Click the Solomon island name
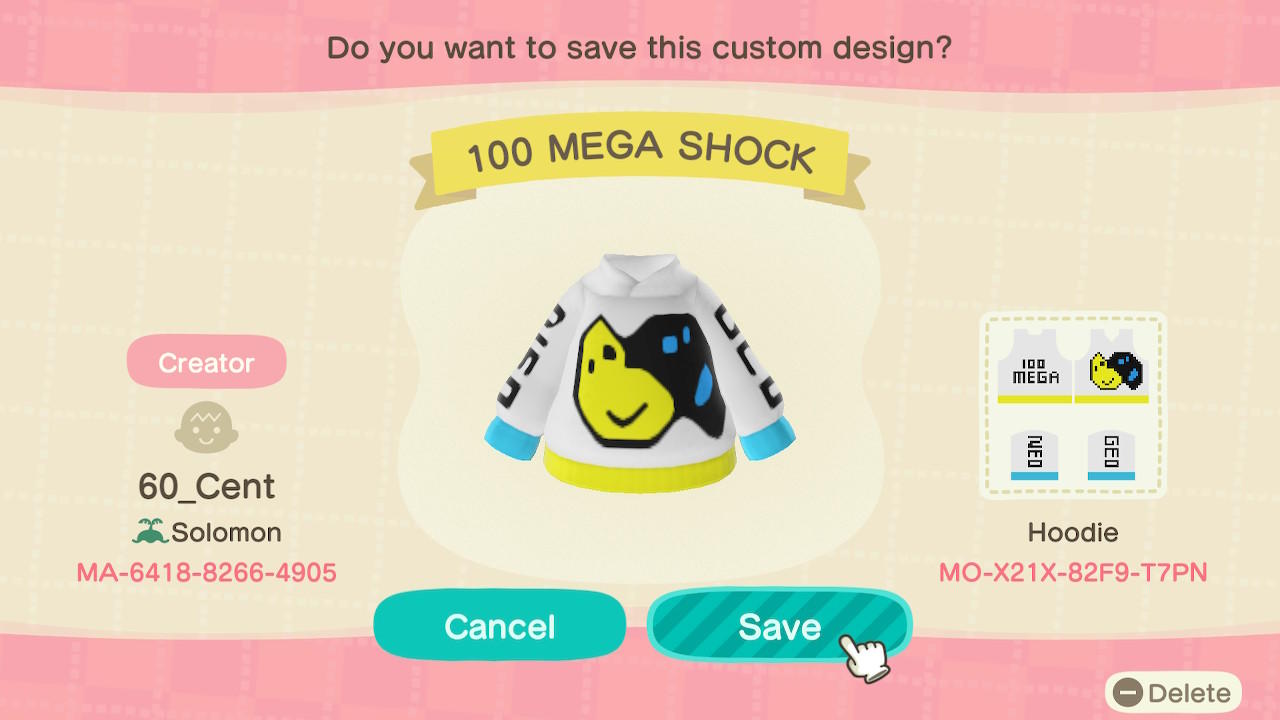The height and width of the screenshot is (720, 1280). [x=228, y=532]
